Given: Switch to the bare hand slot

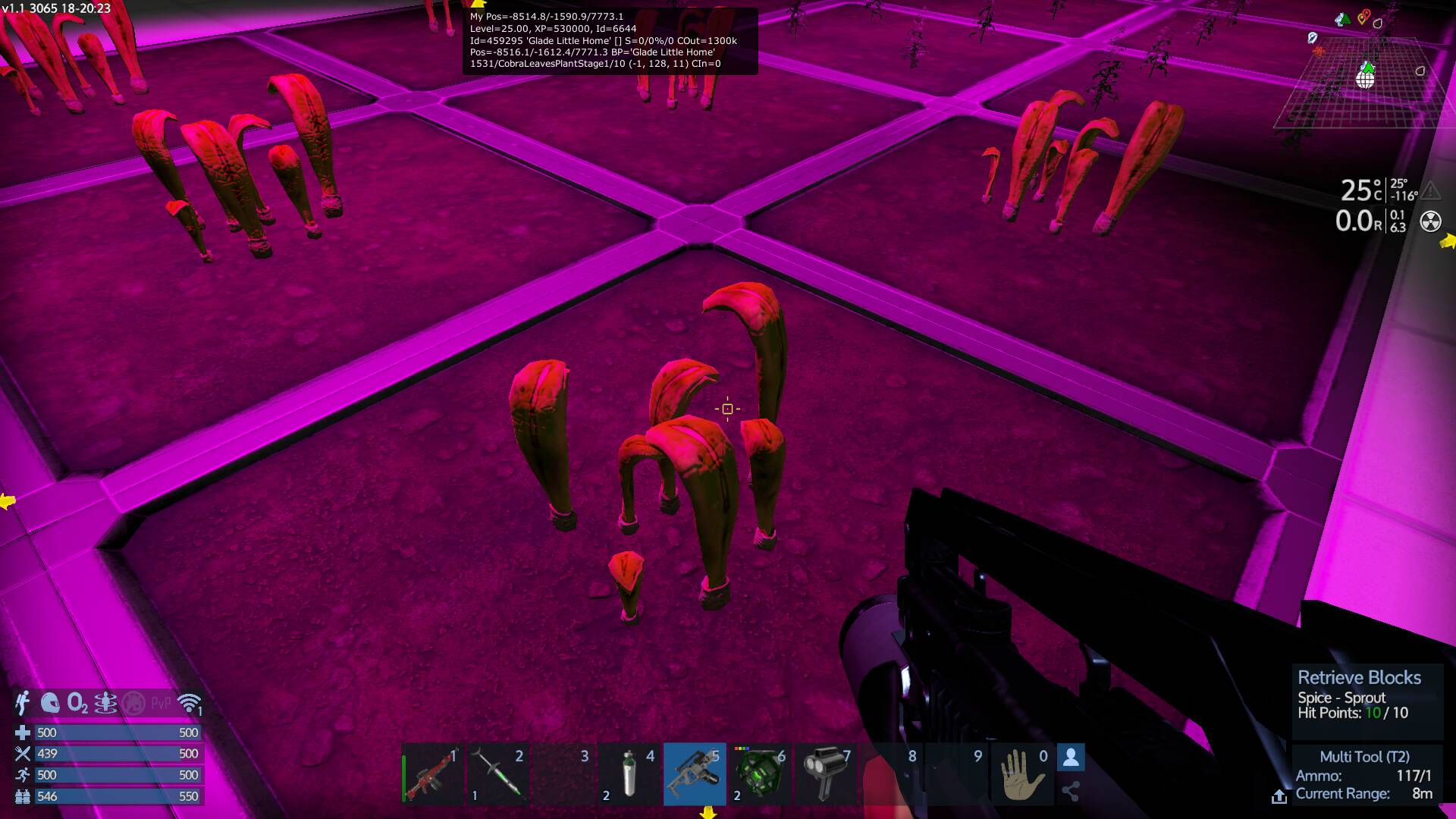Looking at the screenshot, I should [x=1021, y=774].
